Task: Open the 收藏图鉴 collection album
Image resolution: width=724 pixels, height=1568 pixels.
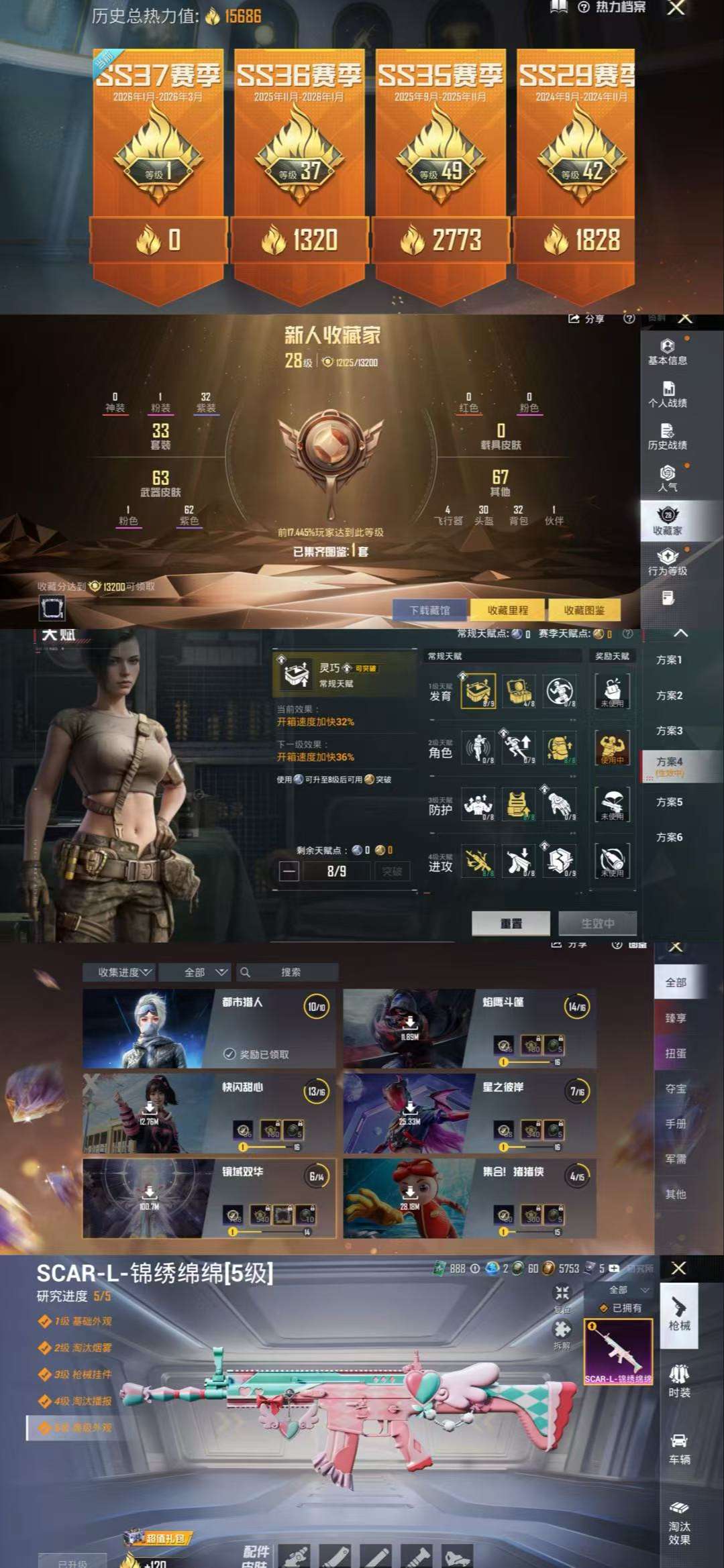Action: pos(584,610)
